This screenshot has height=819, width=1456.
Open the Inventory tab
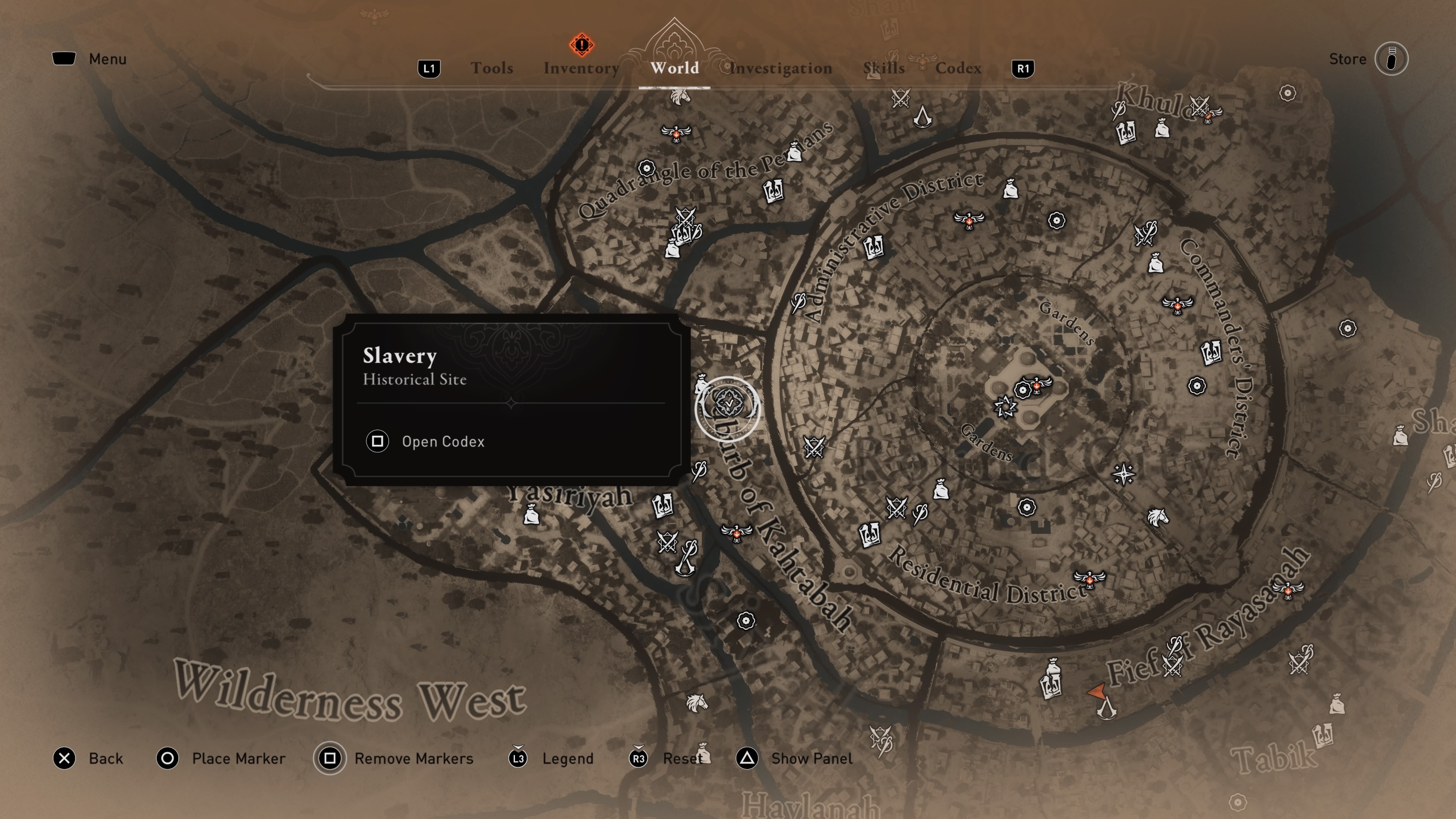click(581, 68)
